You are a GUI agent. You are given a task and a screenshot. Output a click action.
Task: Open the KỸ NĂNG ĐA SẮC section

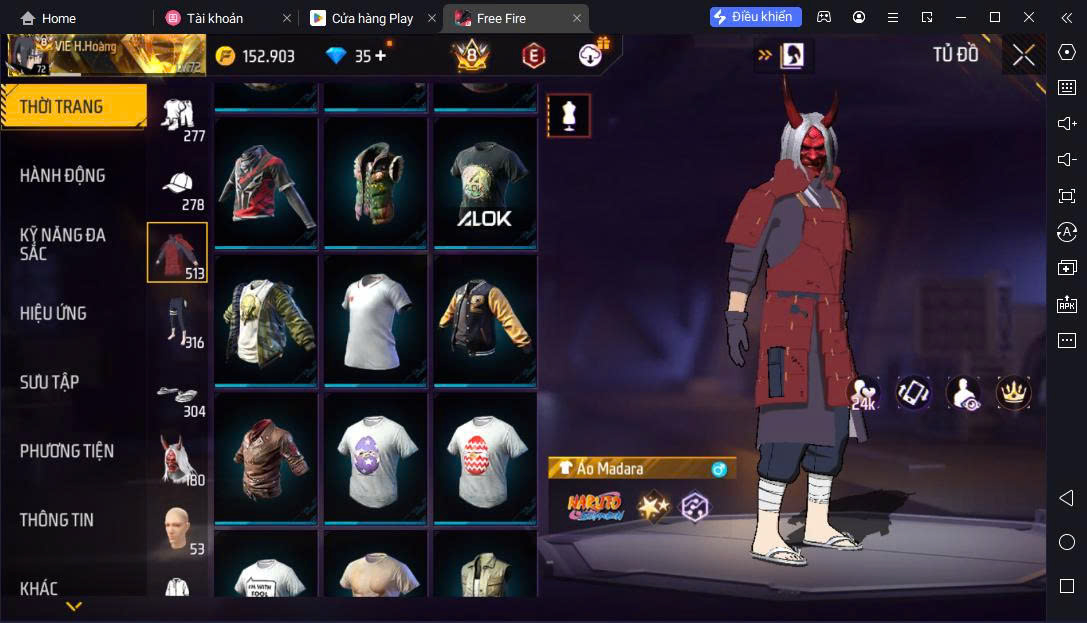point(62,244)
